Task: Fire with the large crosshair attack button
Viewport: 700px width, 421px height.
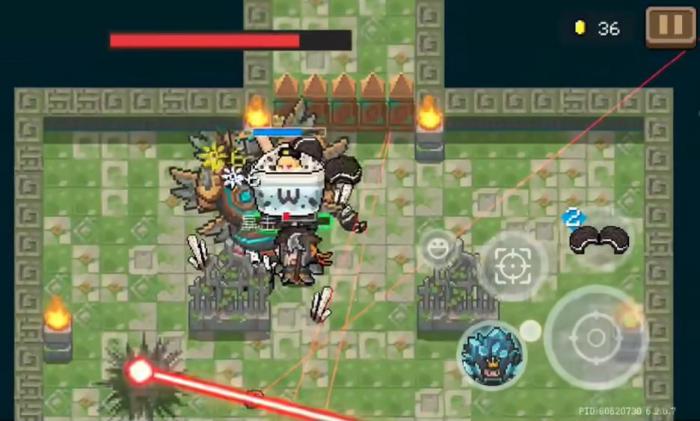Action: 596,337
